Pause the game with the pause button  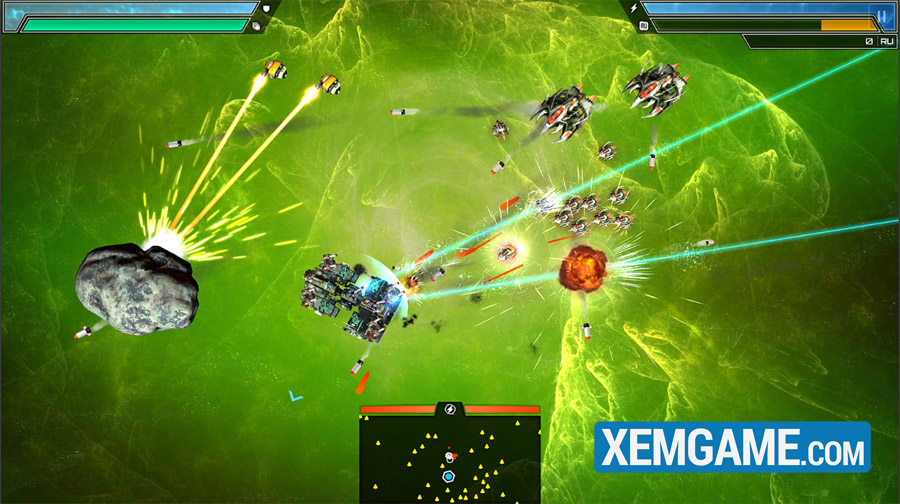pos(882,16)
